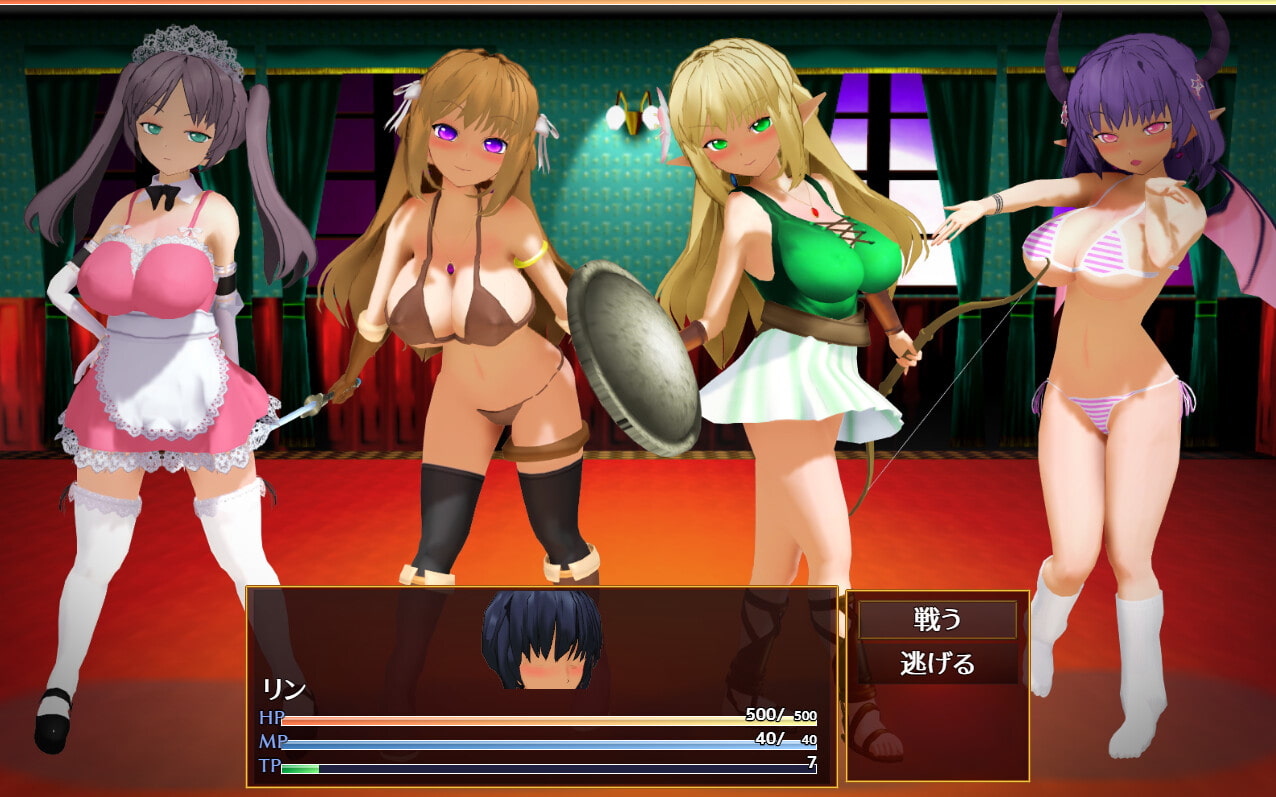Viewport: 1276px width, 797px height.
Task: Choose the 戦う (Fight) command
Action: [937, 619]
